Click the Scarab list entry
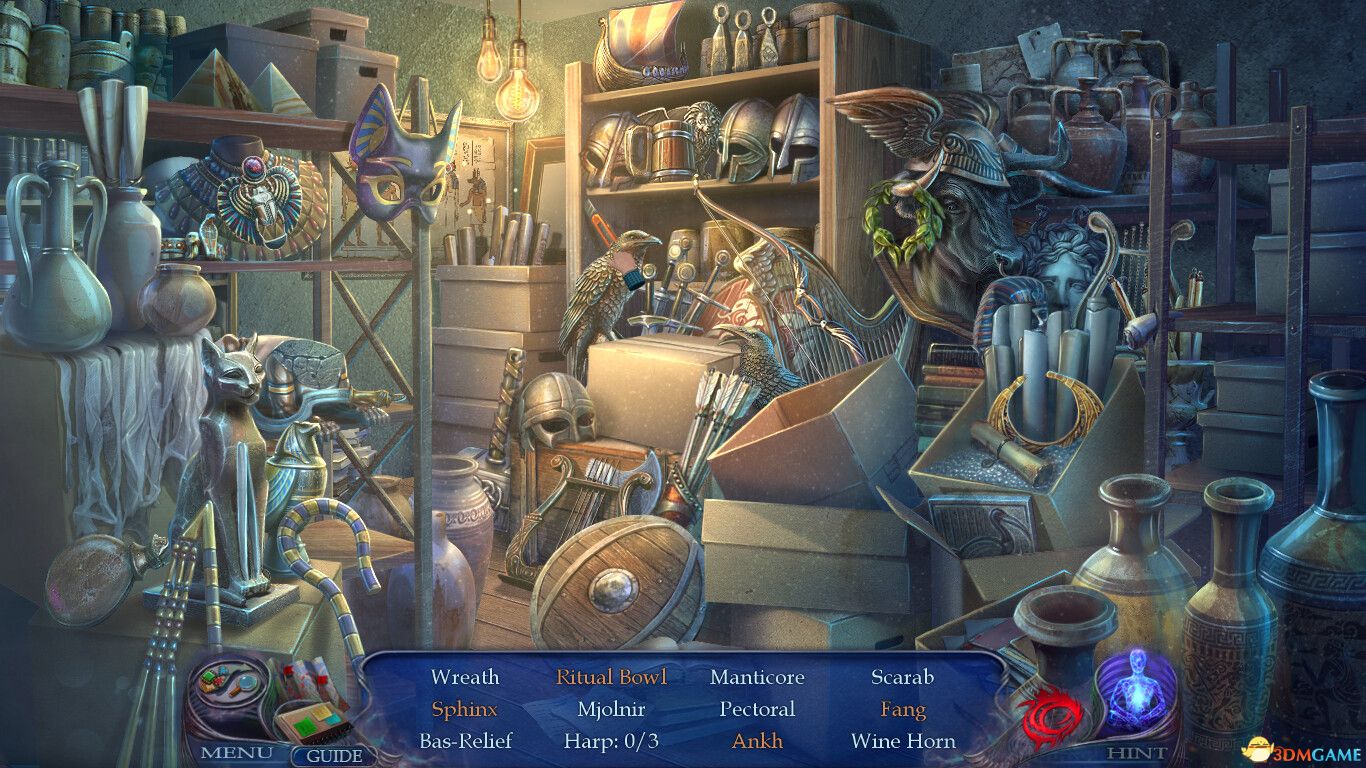 point(902,677)
